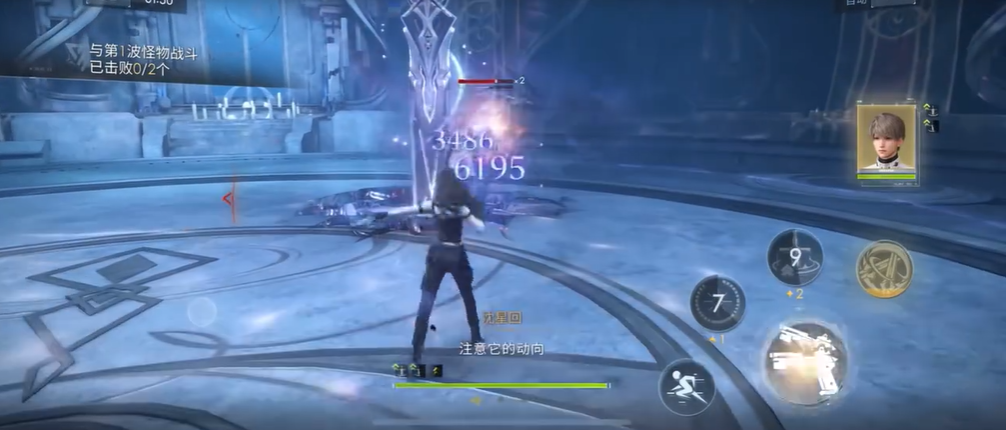The width and height of the screenshot is (1006, 430).
Task: Select the companion character portrait card
Action: click(887, 142)
